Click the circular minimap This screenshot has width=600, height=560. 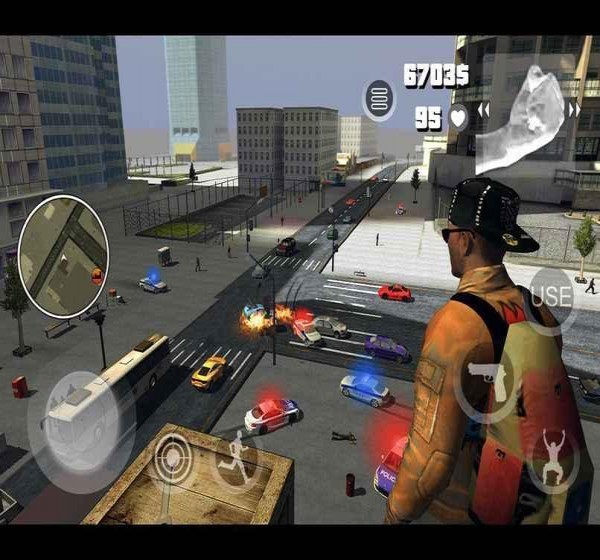(x=63, y=255)
